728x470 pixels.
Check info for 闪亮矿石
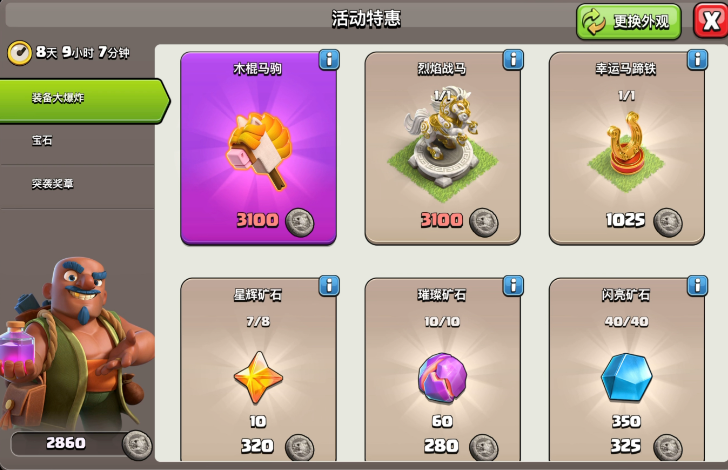point(697,286)
